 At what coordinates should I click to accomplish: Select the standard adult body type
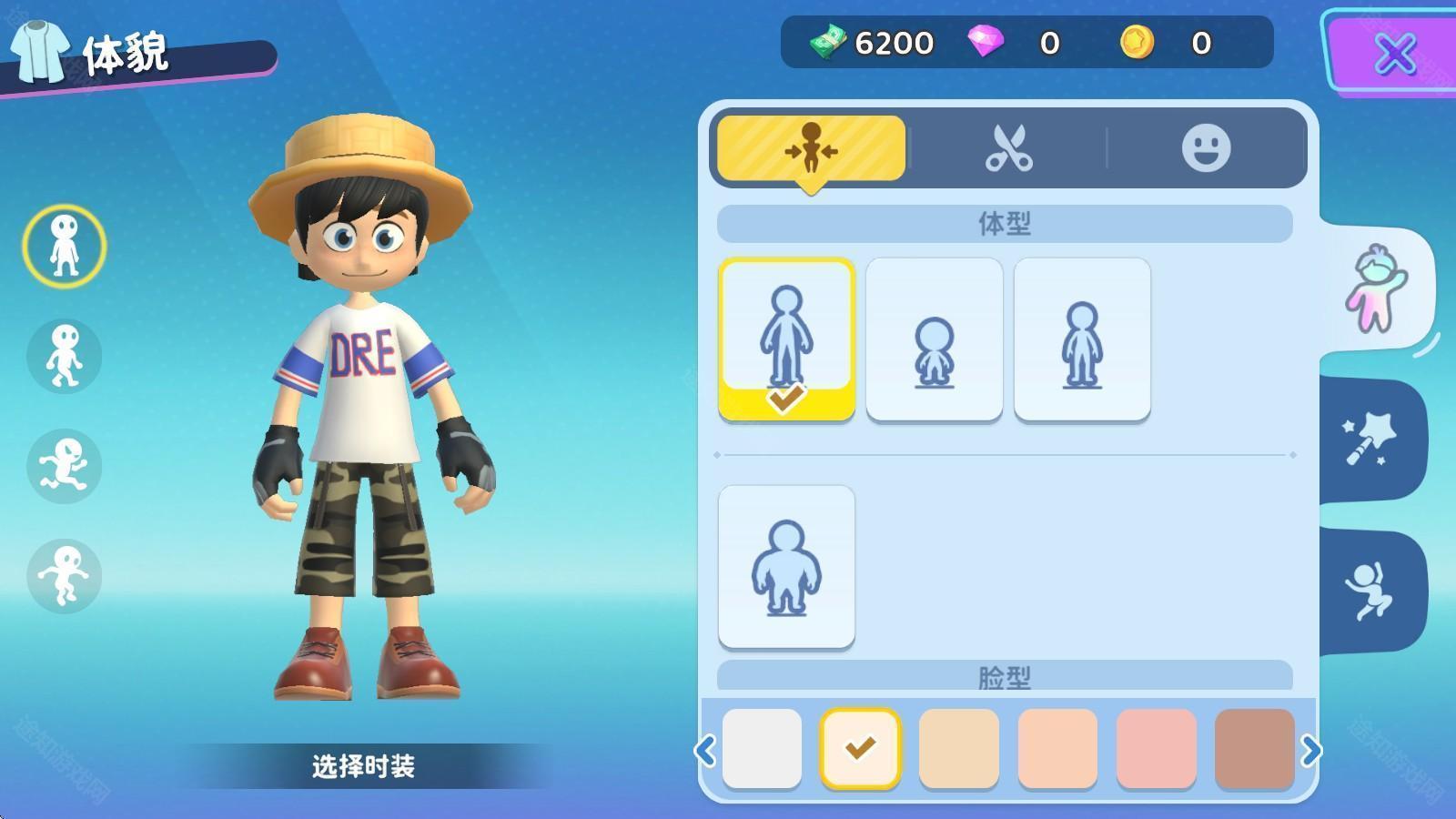click(786, 339)
